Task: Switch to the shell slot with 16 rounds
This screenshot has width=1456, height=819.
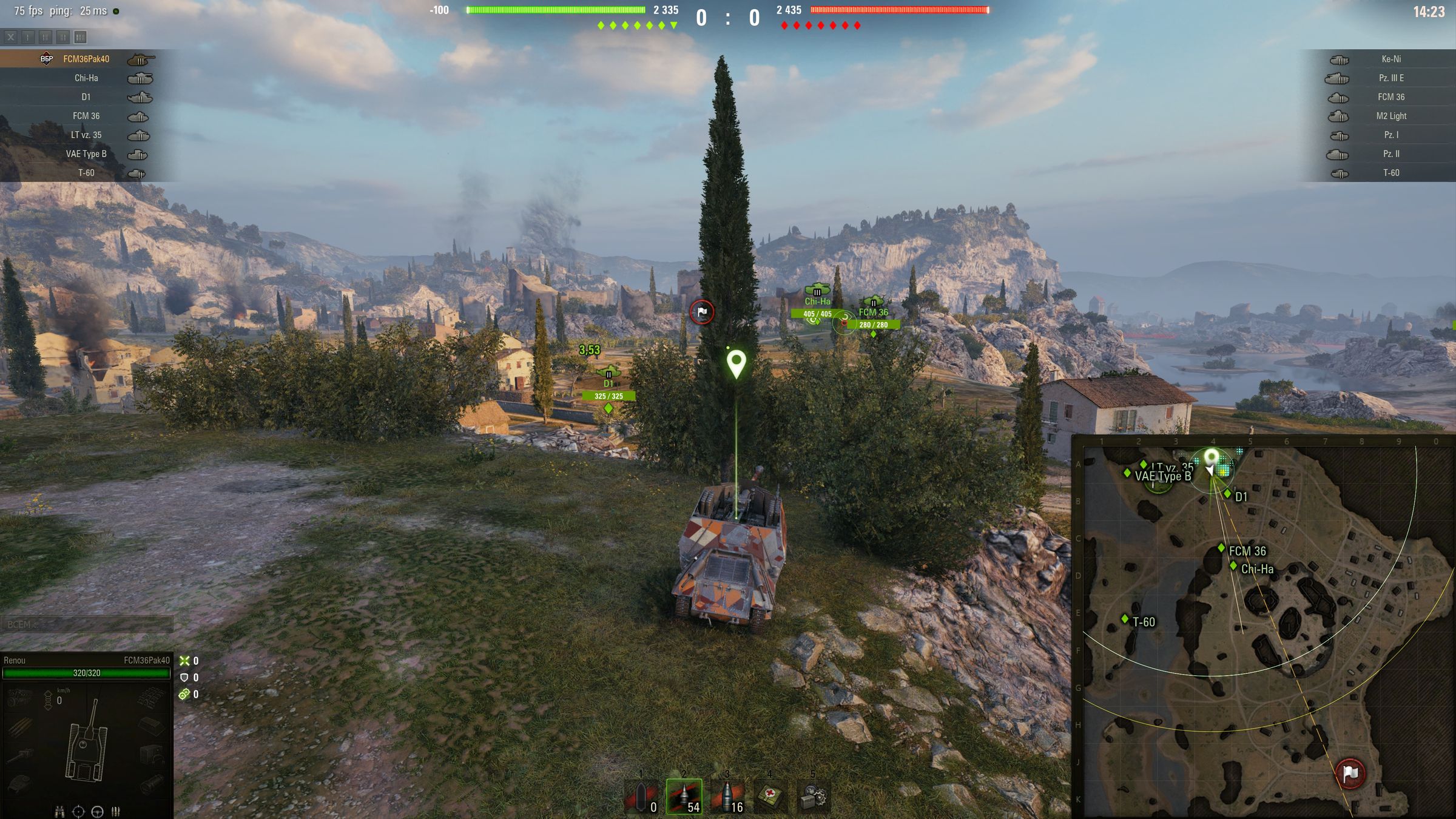Action: tap(727, 796)
